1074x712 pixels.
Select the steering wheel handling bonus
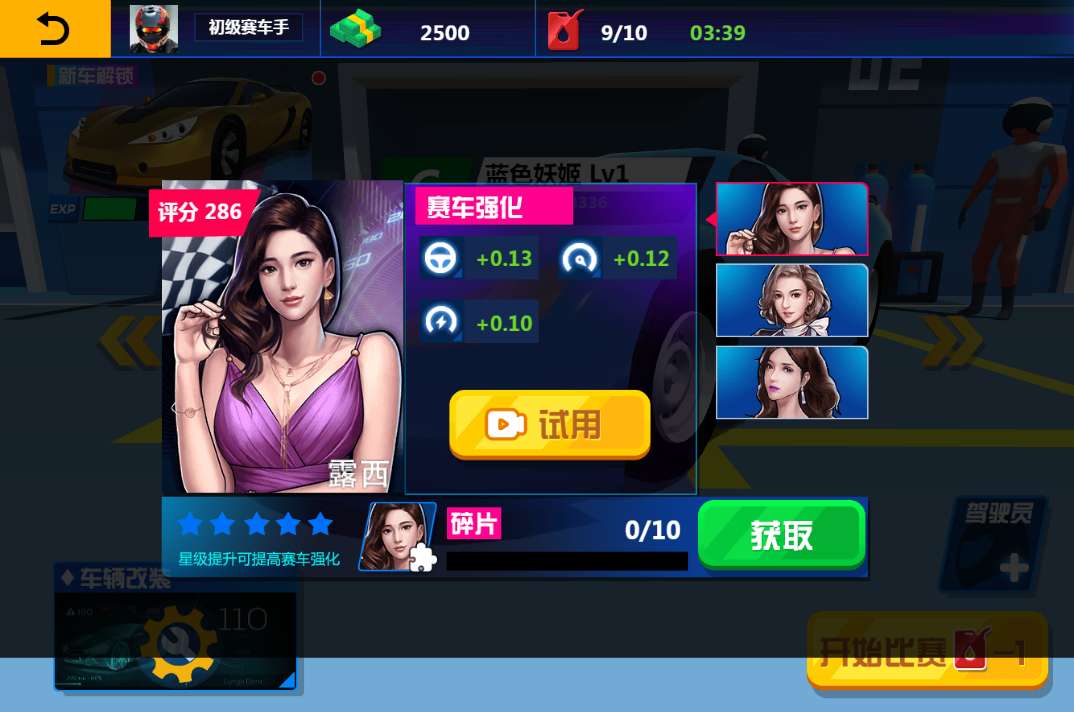click(438, 258)
